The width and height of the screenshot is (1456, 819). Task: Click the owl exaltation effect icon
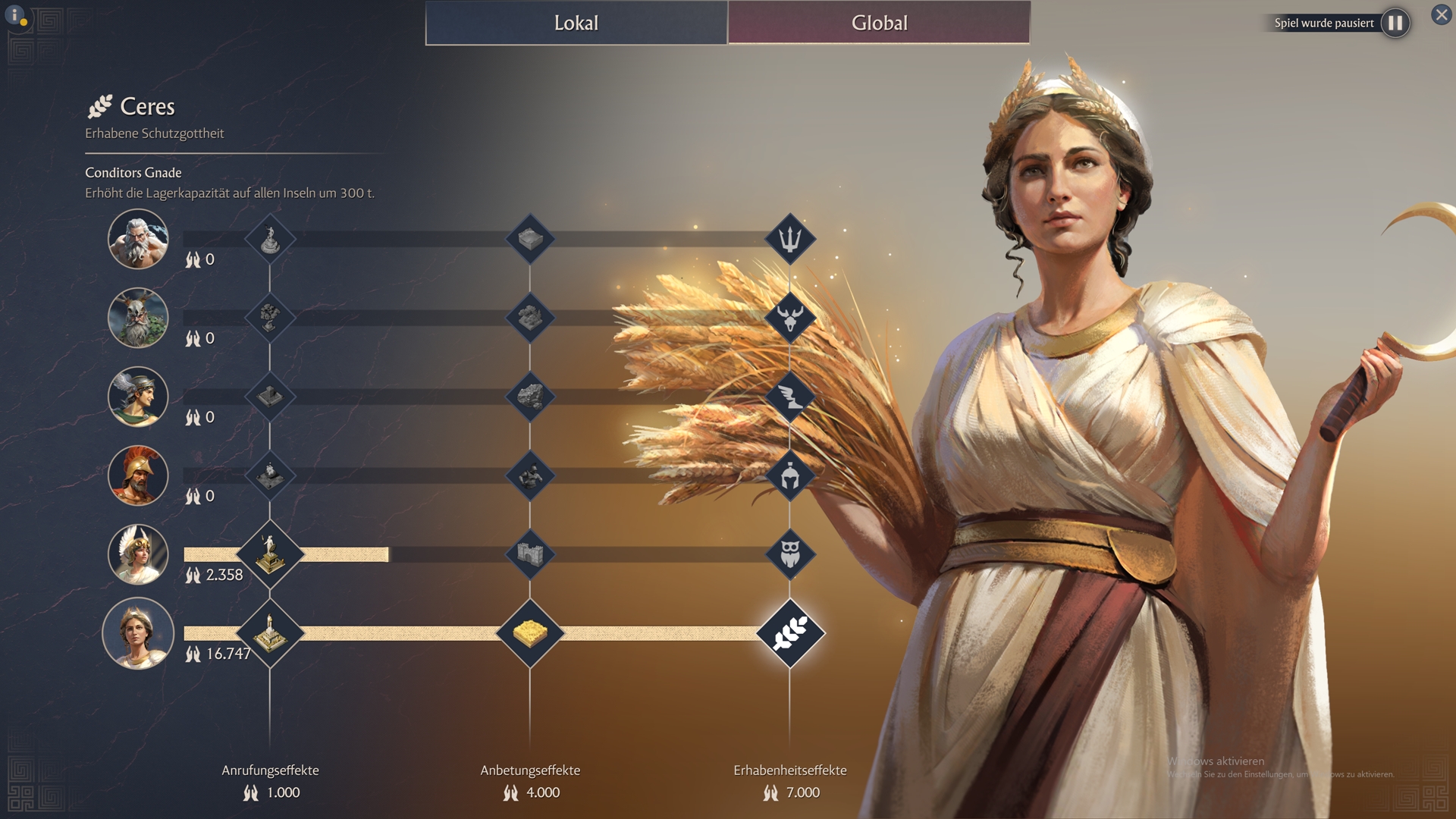coord(790,554)
